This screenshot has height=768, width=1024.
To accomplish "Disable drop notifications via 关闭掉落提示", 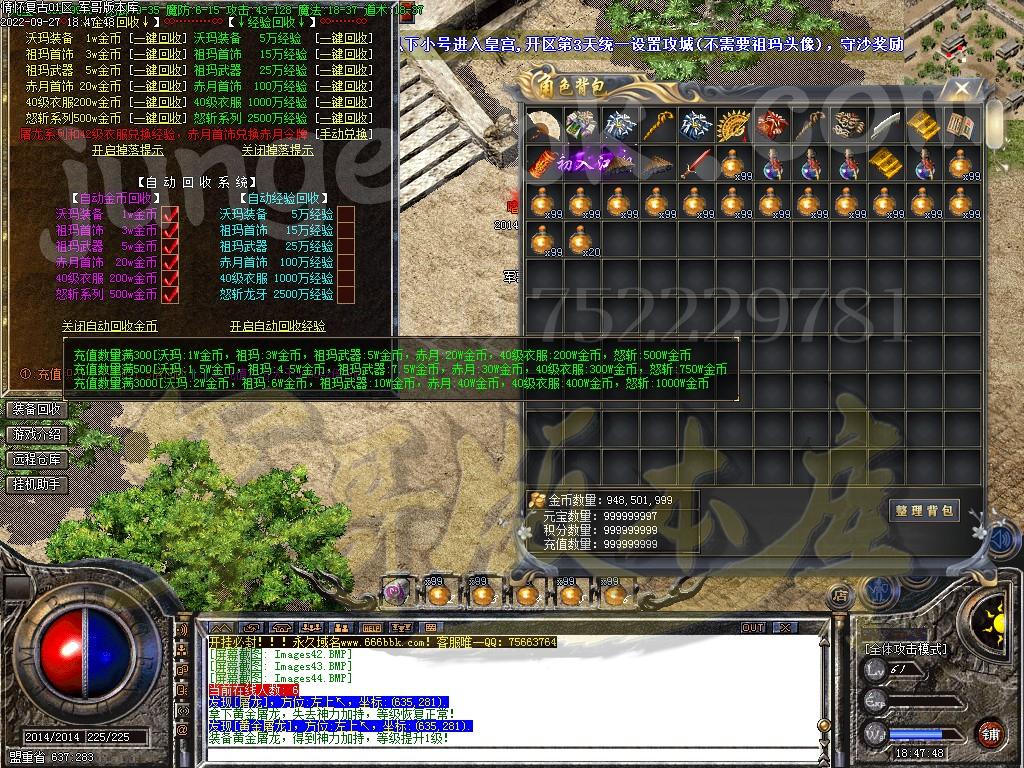I will click(277, 150).
